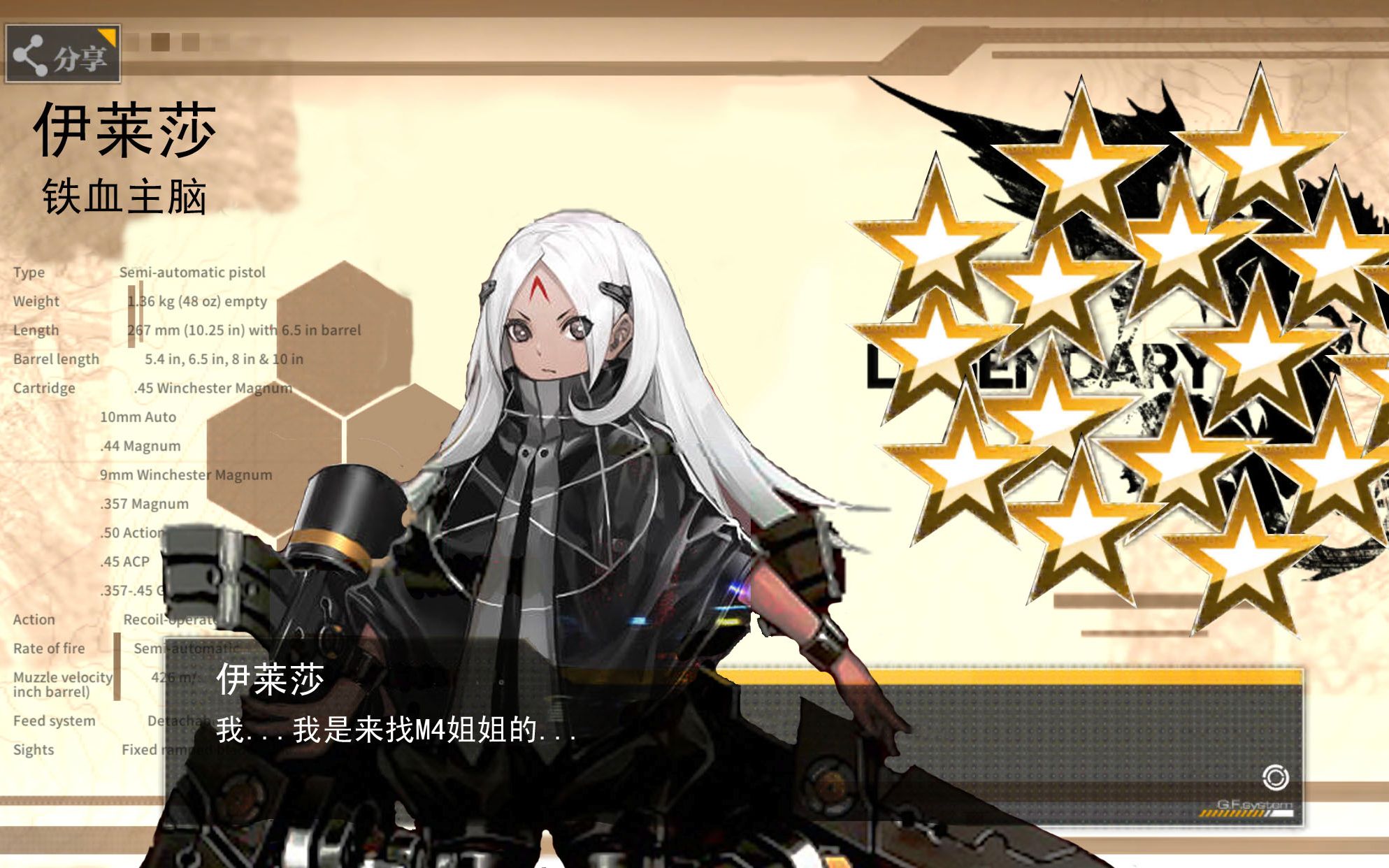1389x868 pixels.
Task: Expand the Feed system detail row
Action: 54,720
